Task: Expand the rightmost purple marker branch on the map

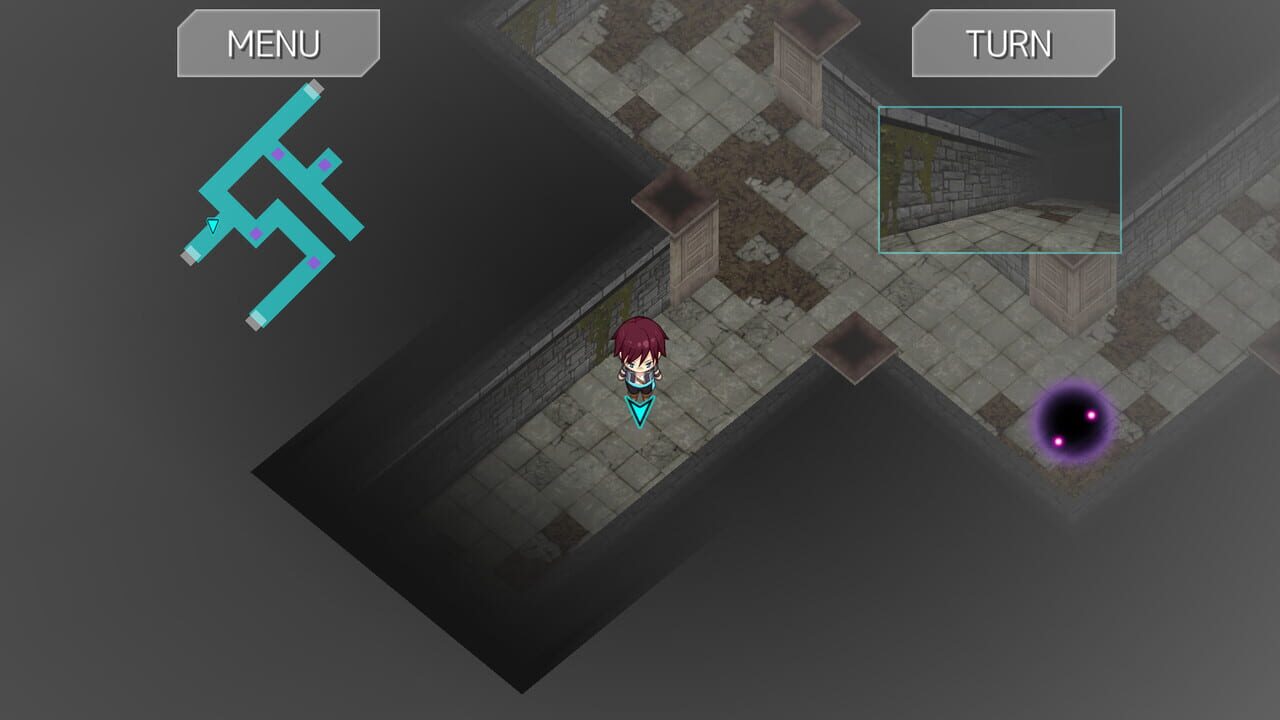Action: pyautogui.click(x=324, y=164)
